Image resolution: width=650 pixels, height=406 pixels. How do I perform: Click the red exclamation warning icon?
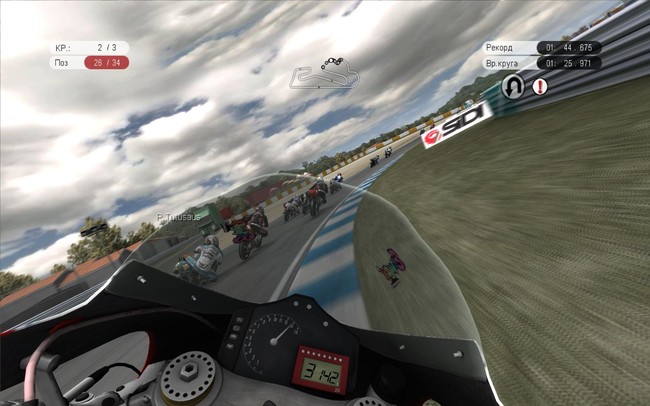tap(540, 87)
